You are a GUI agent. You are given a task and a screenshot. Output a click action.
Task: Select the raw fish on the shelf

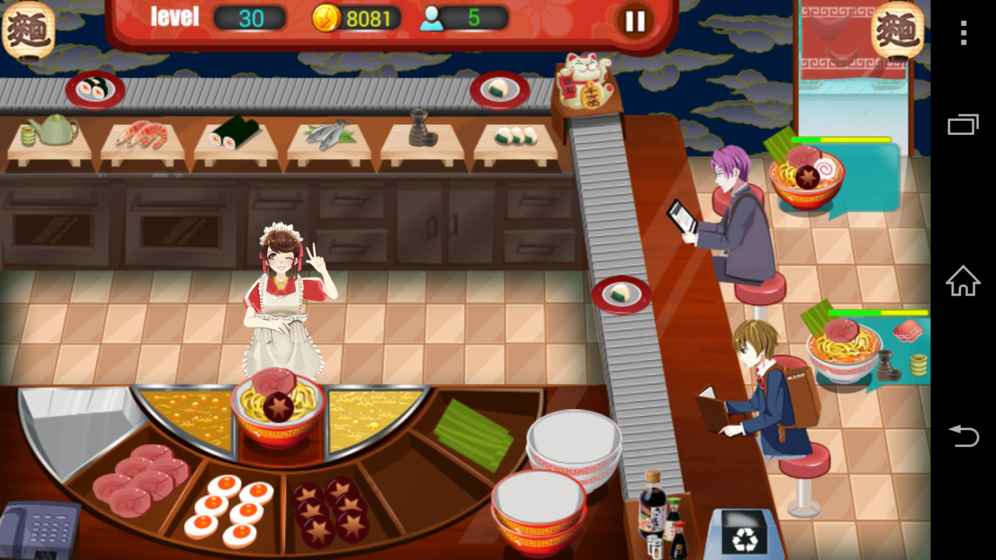[328, 134]
